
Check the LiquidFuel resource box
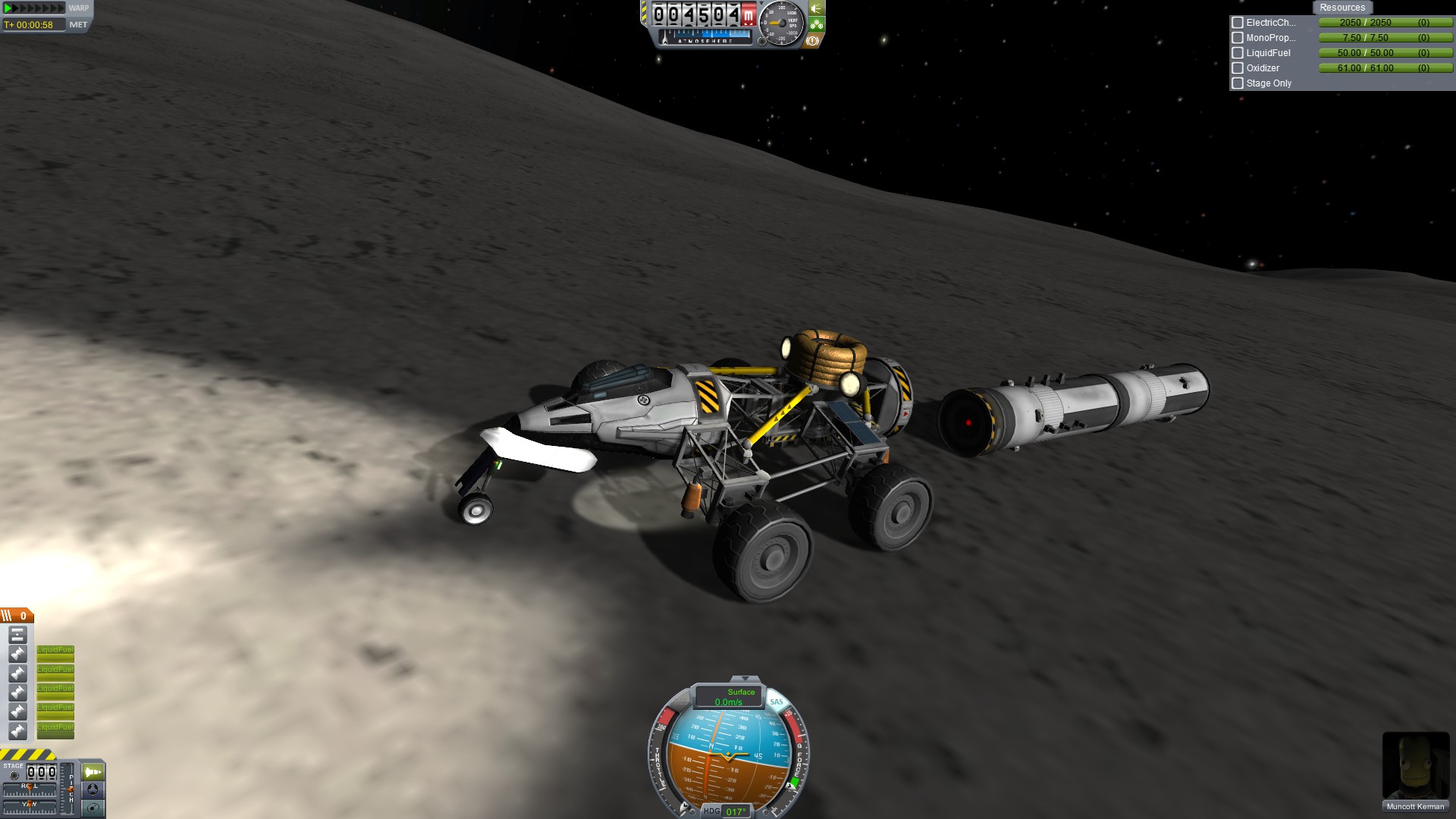click(x=1238, y=53)
